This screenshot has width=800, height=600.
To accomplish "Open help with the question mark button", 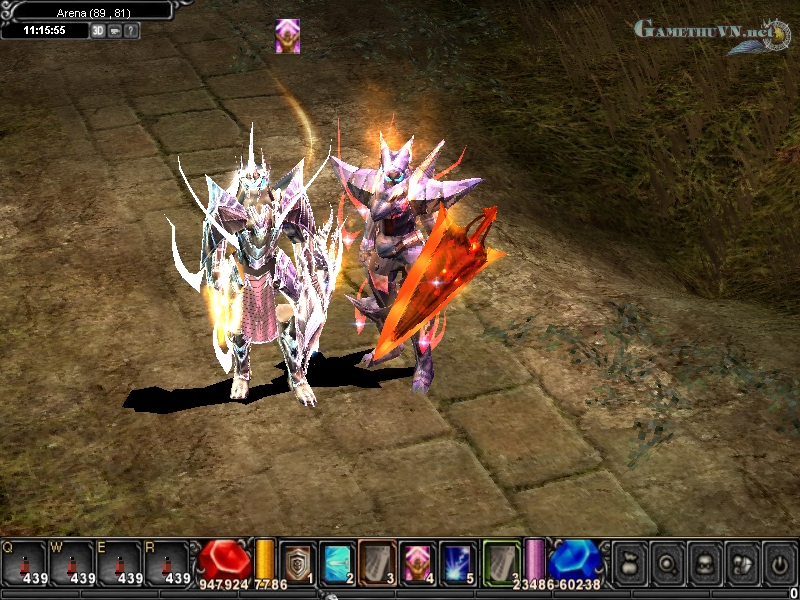I will (x=132, y=31).
